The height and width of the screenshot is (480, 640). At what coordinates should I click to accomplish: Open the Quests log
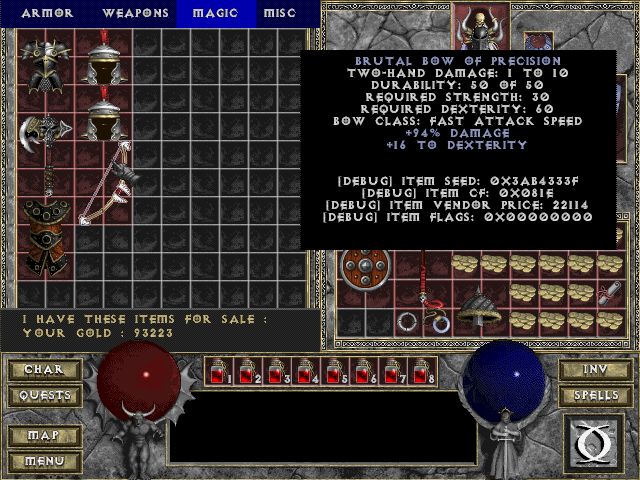pos(43,396)
